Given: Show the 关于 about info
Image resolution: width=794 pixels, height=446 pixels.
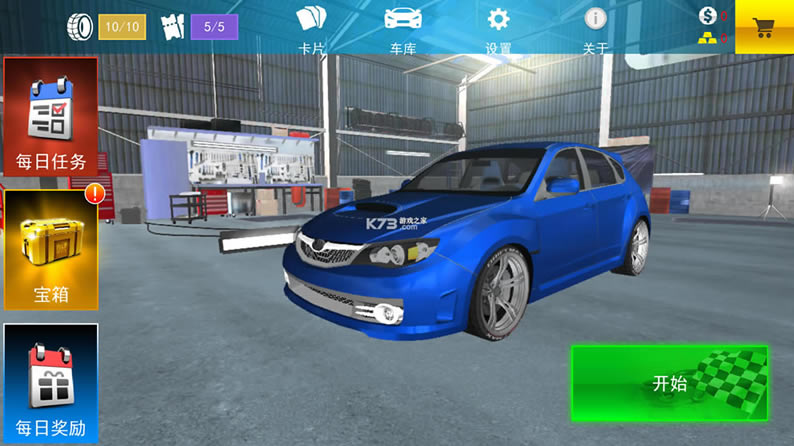Looking at the screenshot, I should coord(596,28).
